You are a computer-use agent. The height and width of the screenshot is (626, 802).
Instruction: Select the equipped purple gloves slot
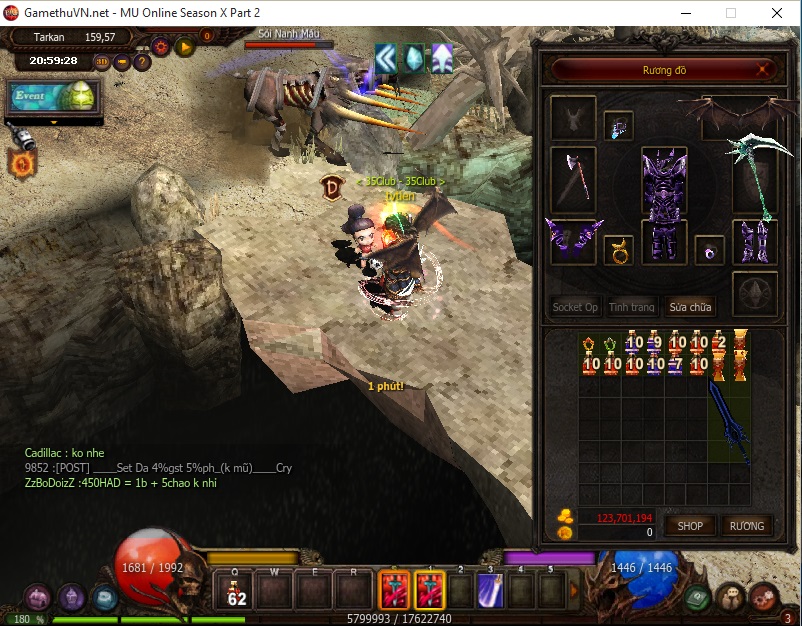pyautogui.click(x=573, y=242)
